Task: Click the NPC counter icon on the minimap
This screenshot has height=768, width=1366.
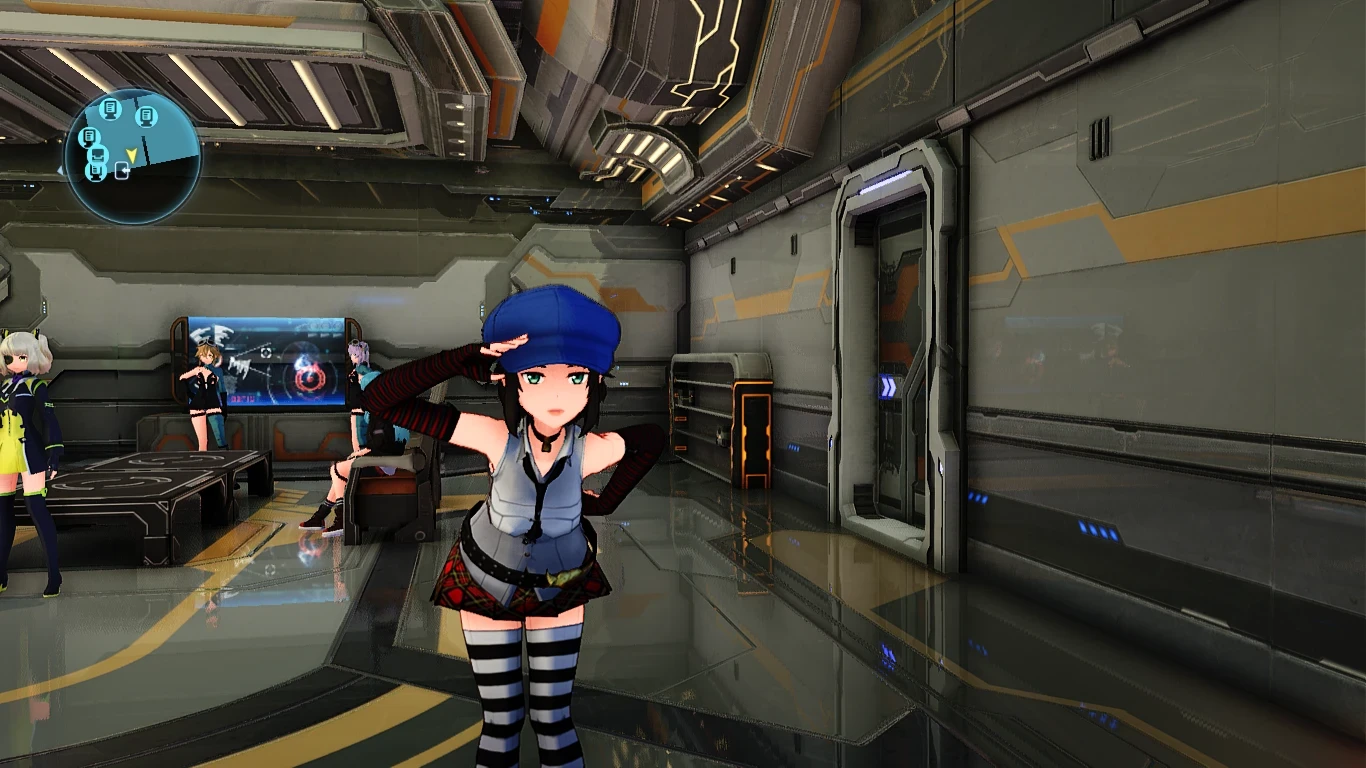Action: (96, 155)
